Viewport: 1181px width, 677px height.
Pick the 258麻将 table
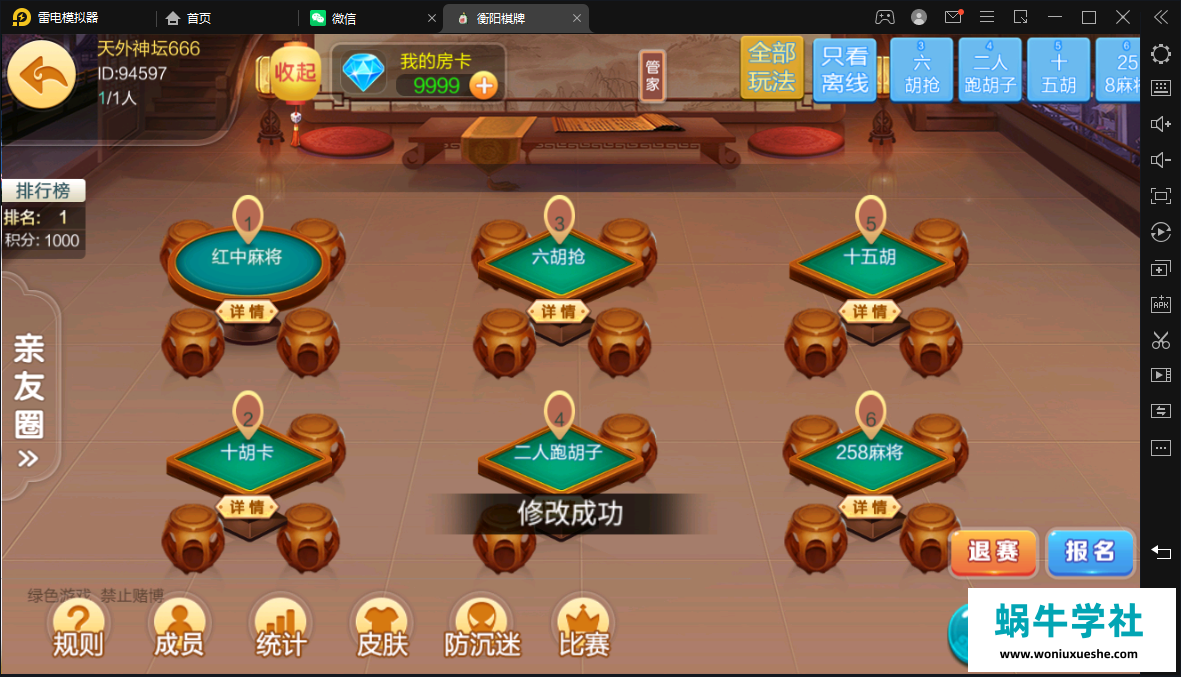point(870,453)
